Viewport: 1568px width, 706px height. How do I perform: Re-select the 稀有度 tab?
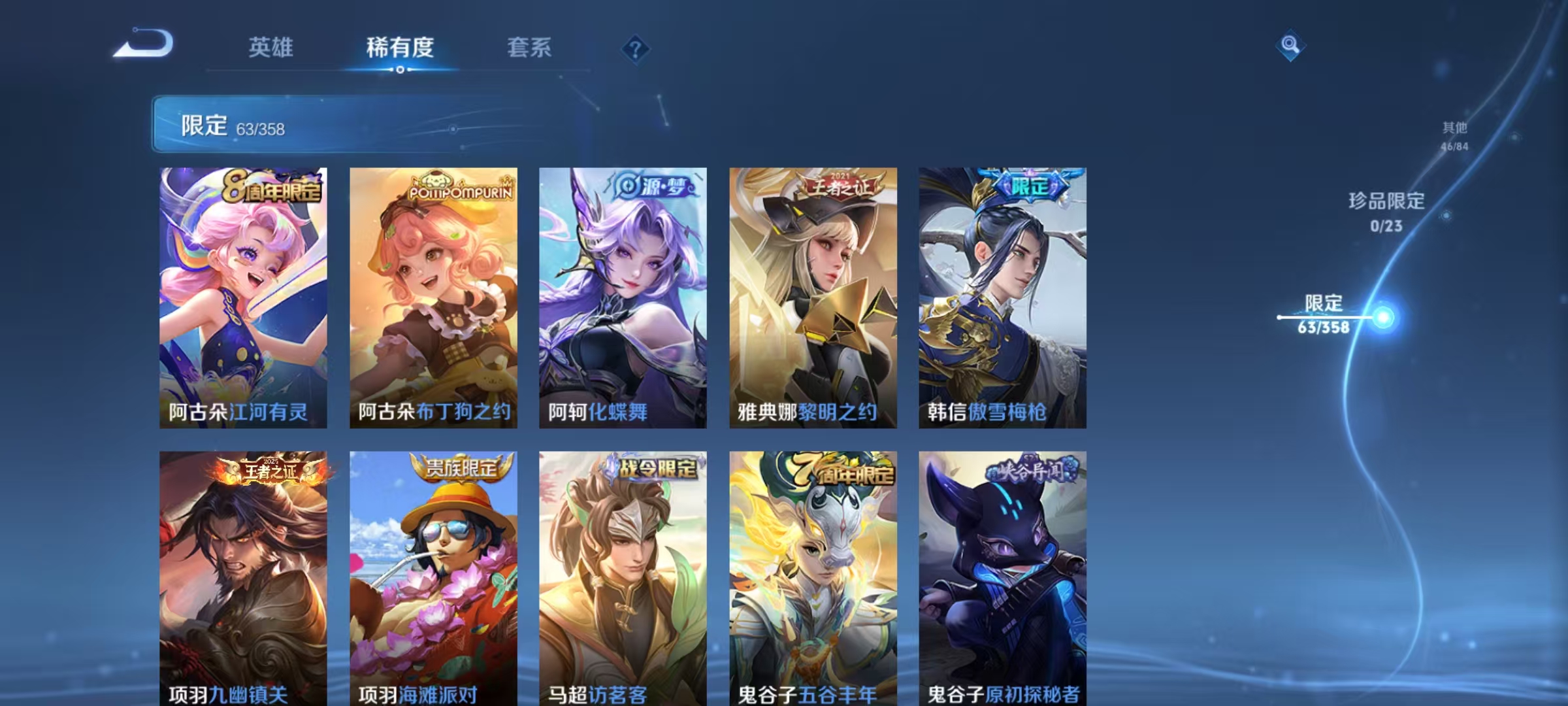click(x=400, y=48)
